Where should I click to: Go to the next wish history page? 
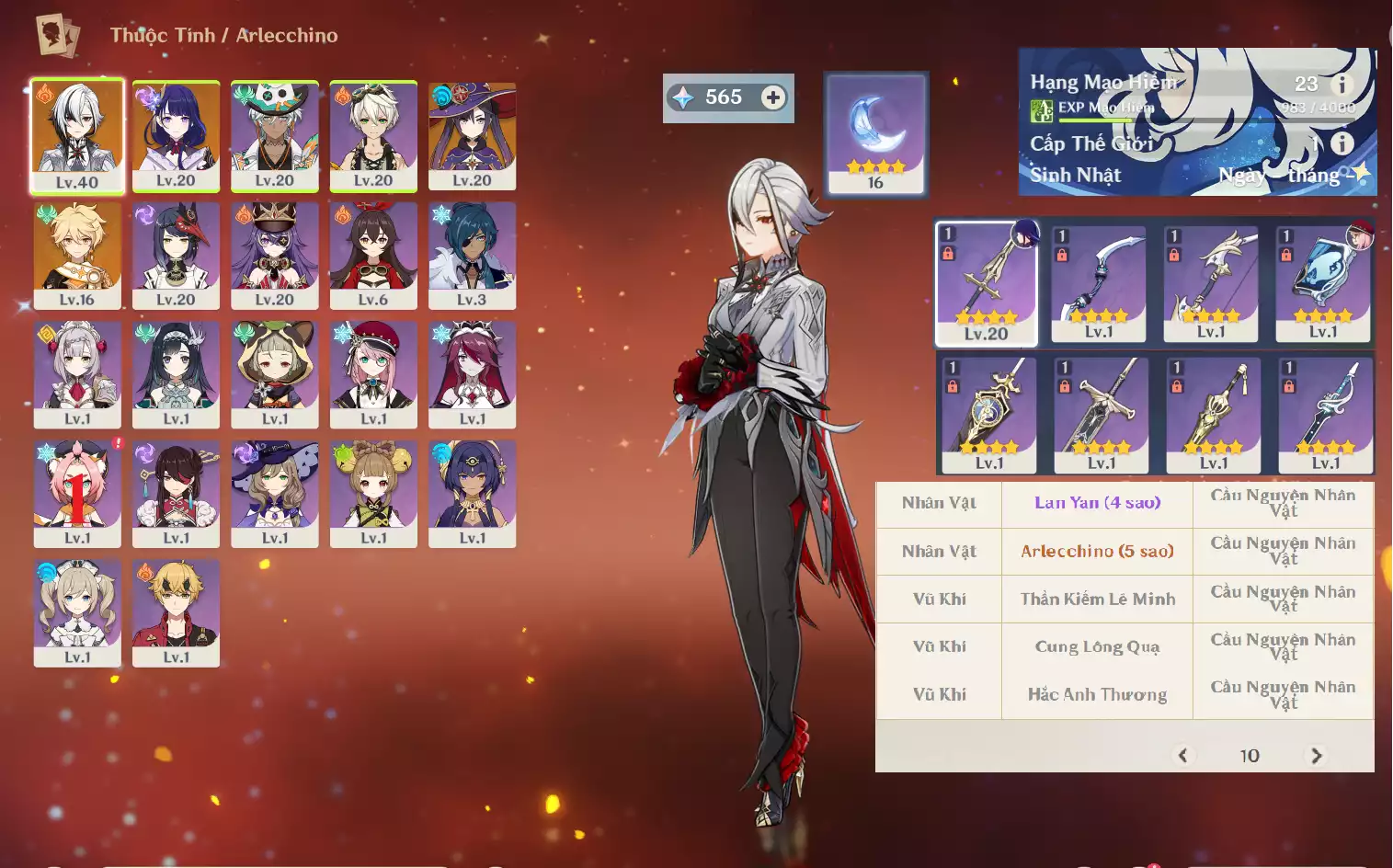[1316, 756]
